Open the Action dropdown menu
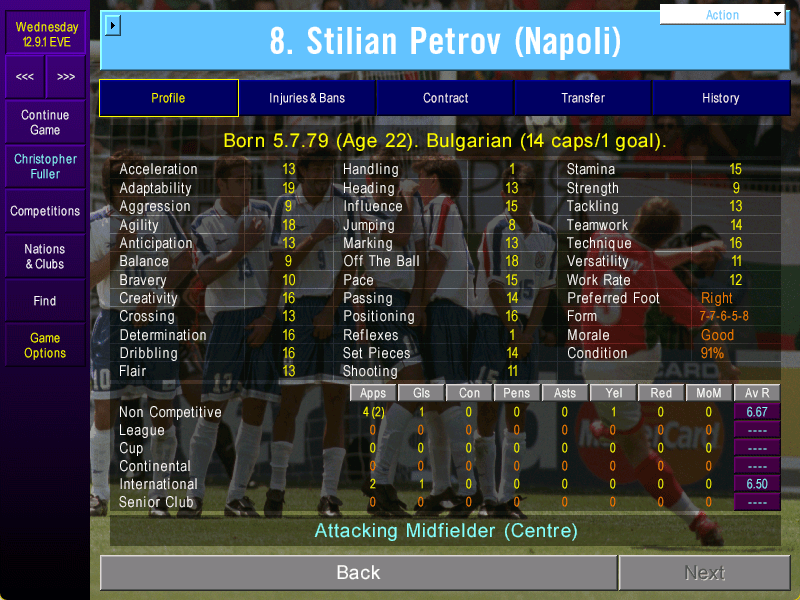Image resolution: width=800 pixels, height=600 pixels. (x=723, y=15)
